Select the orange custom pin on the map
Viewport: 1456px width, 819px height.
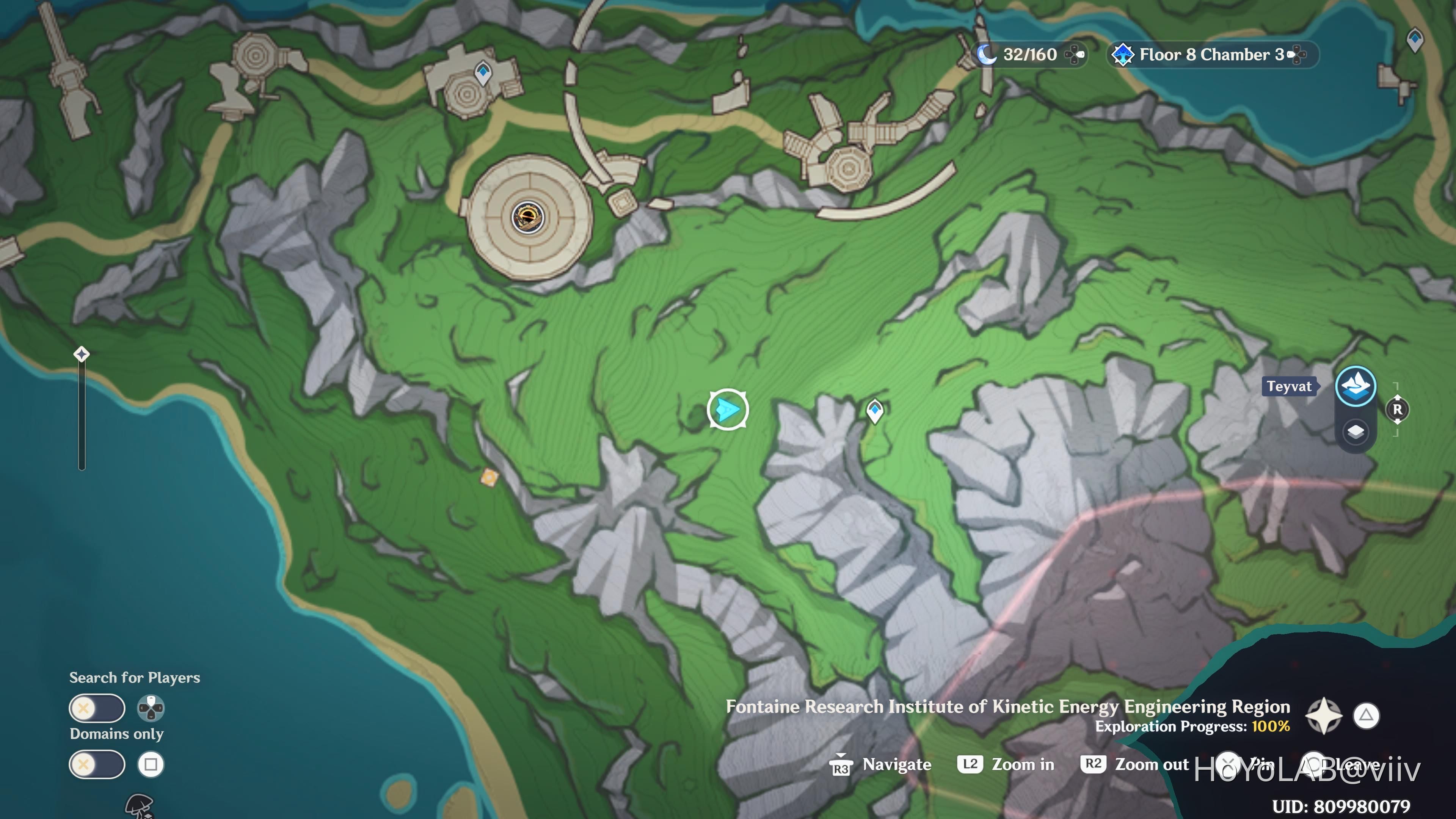[490, 478]
